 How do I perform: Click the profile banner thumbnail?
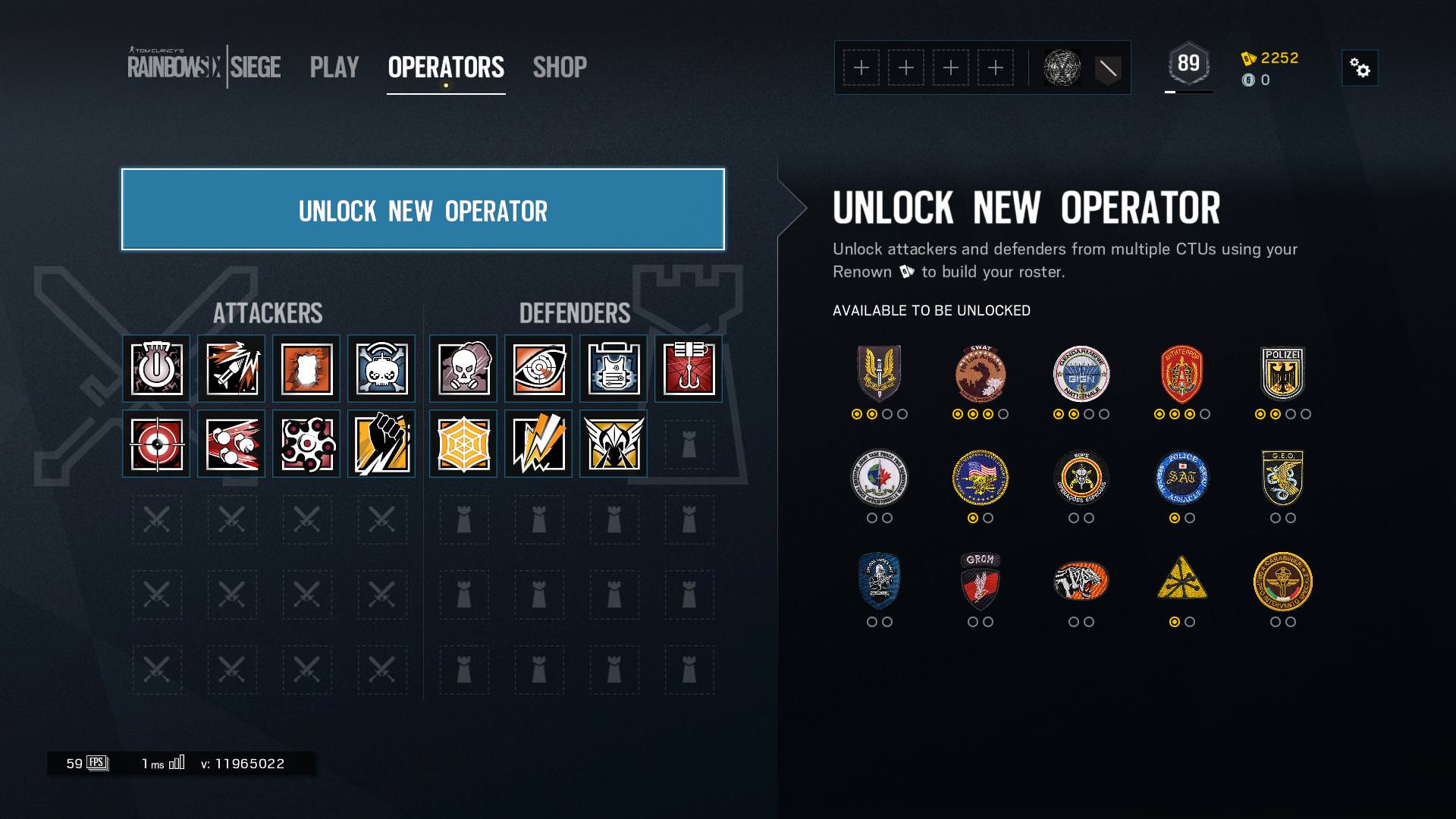1062,67
